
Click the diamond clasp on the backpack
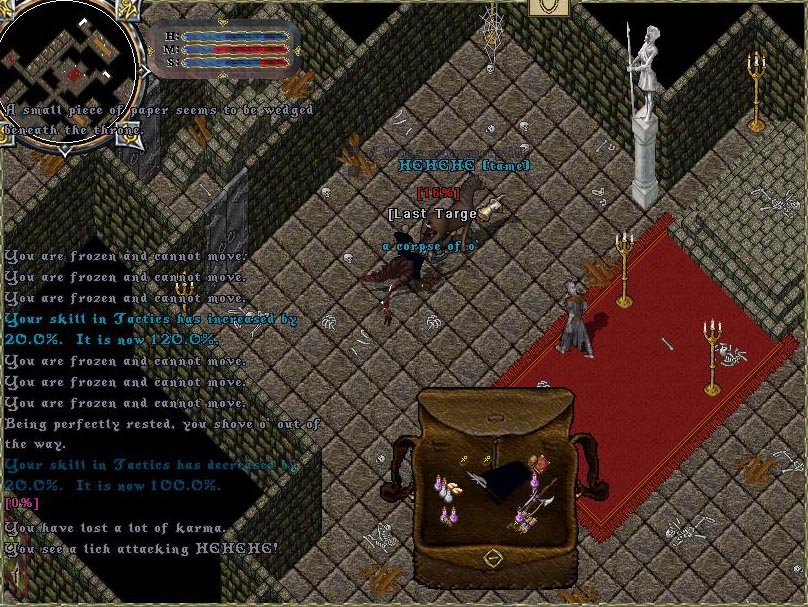(x=491, y=557)
